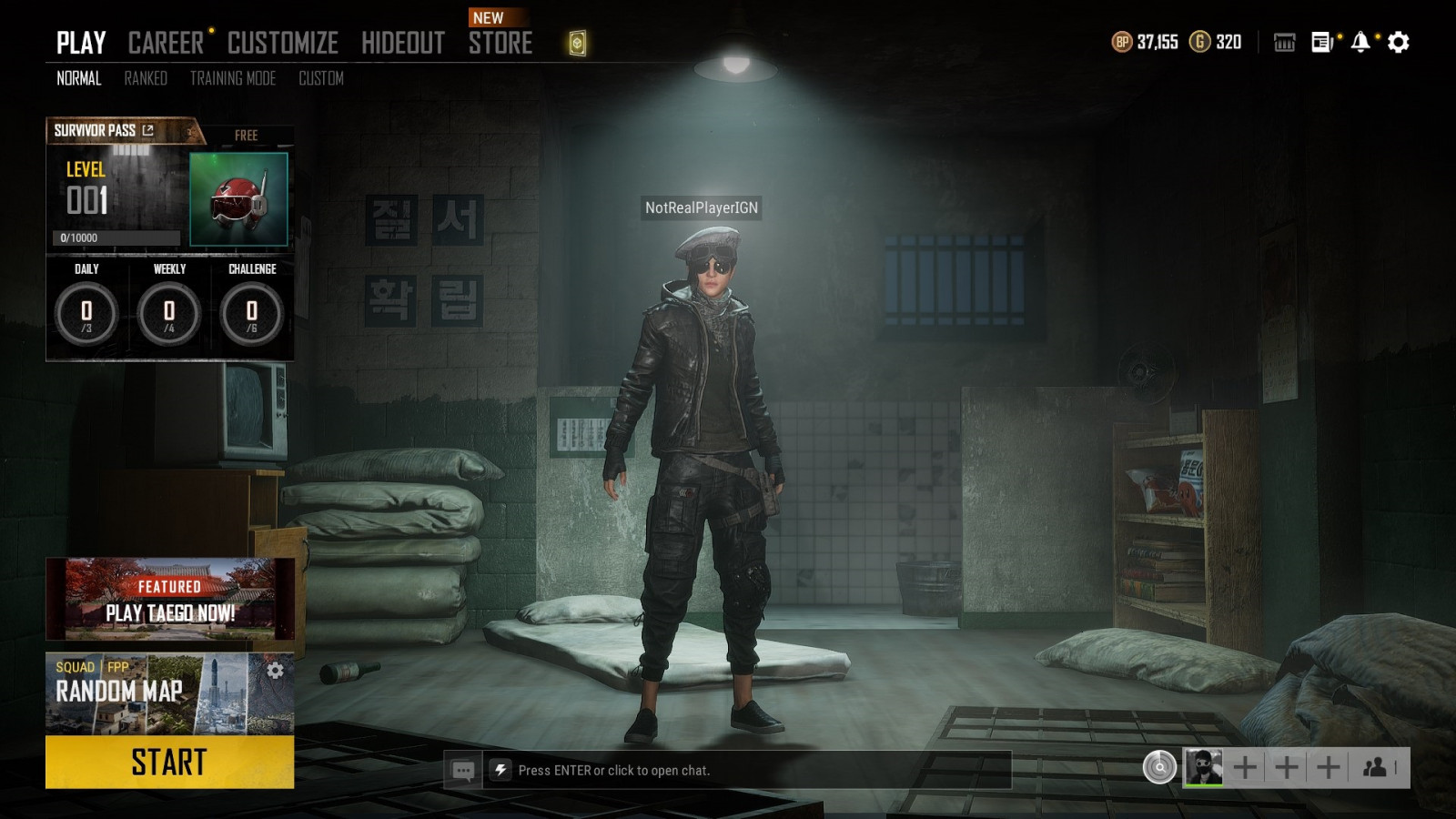The height and width of the screenshot is (819, 1456).
Task: Show notifications with the bell icon
Action: [x=1360, y=42]
